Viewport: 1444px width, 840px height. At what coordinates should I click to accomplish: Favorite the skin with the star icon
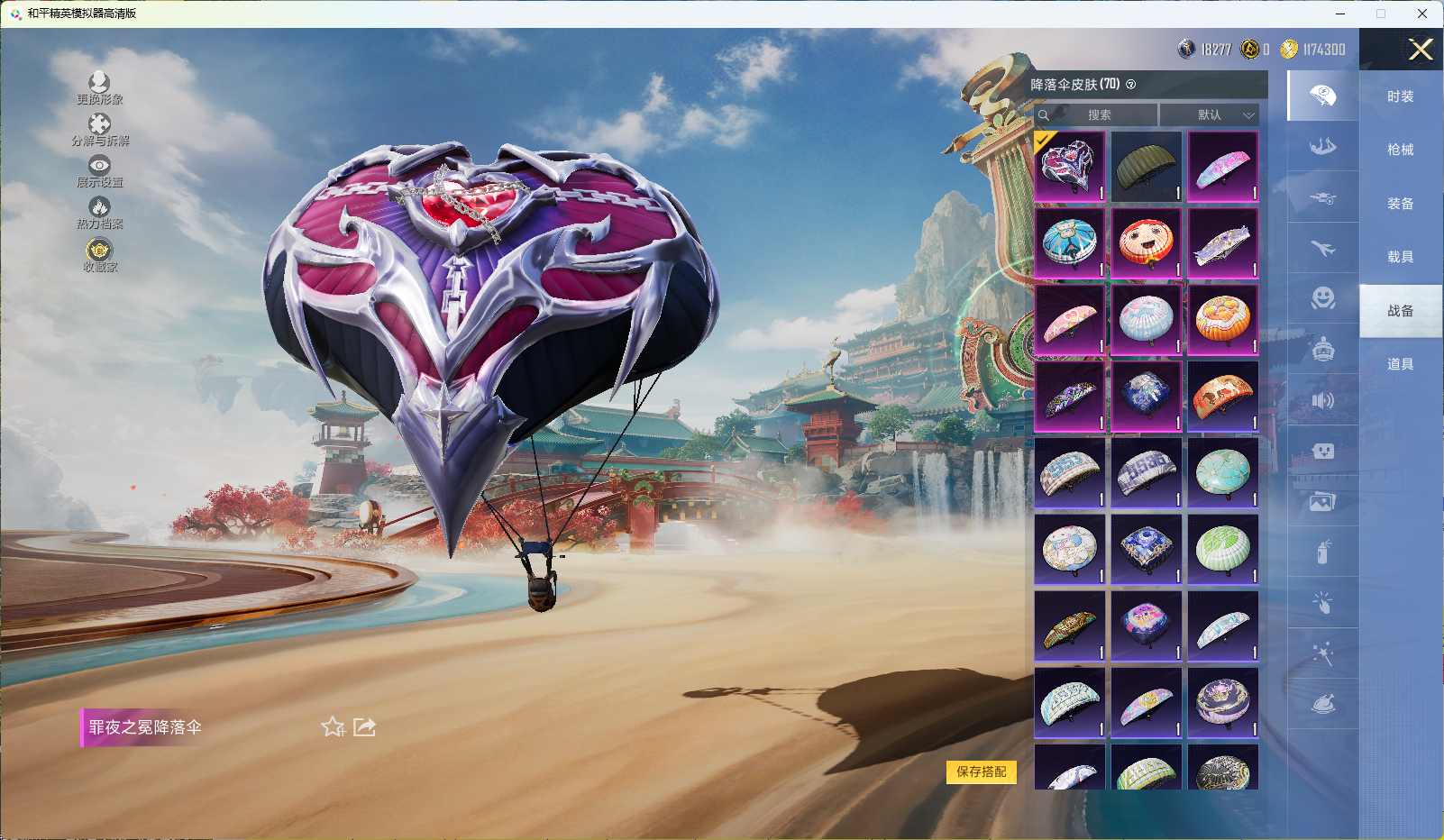(x=334, y=726)
